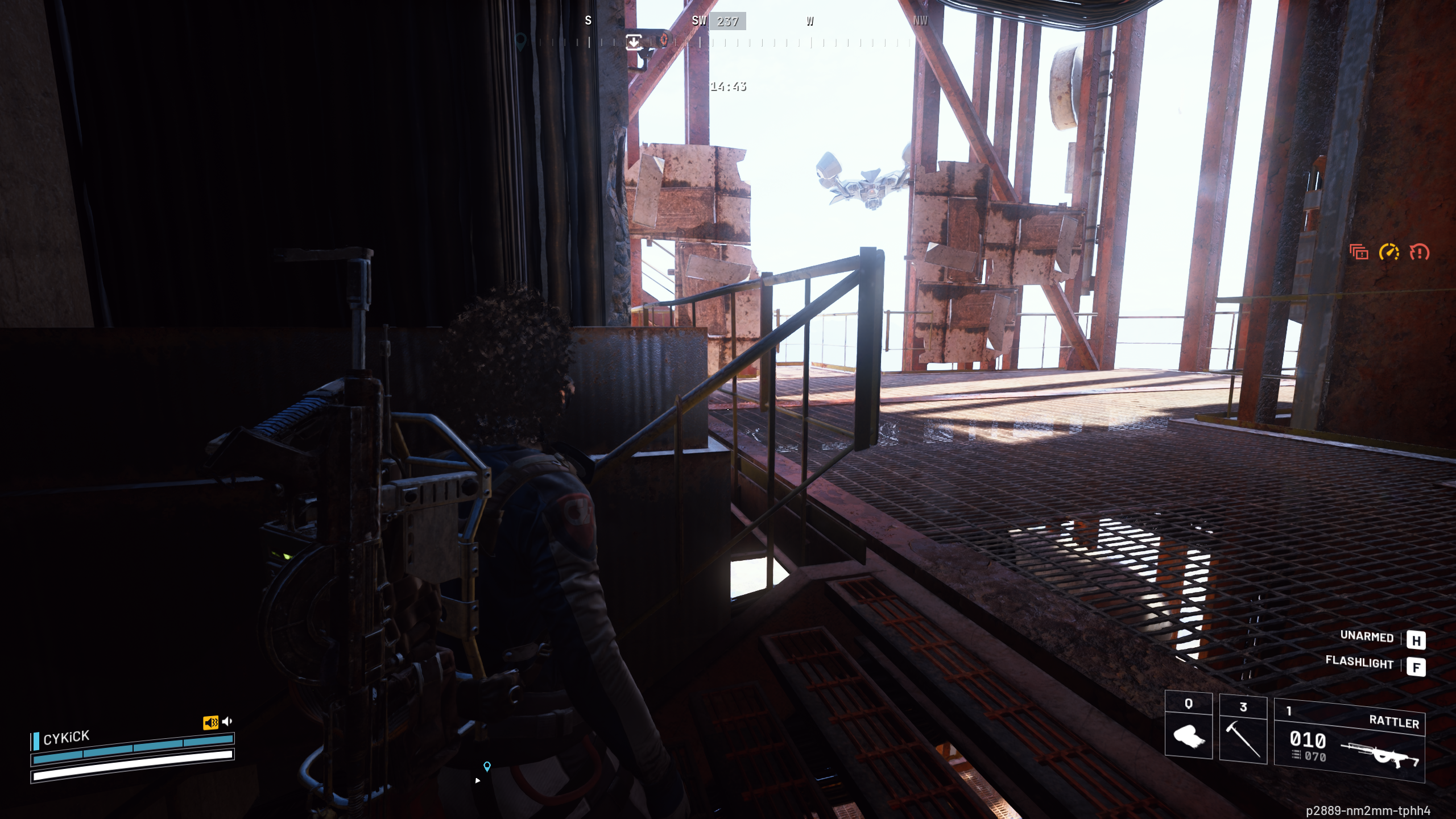This screenshot has width=1456, height=819.
Task: Click the blue waypoint pin on the compass
Action: [x=521, y=42]
